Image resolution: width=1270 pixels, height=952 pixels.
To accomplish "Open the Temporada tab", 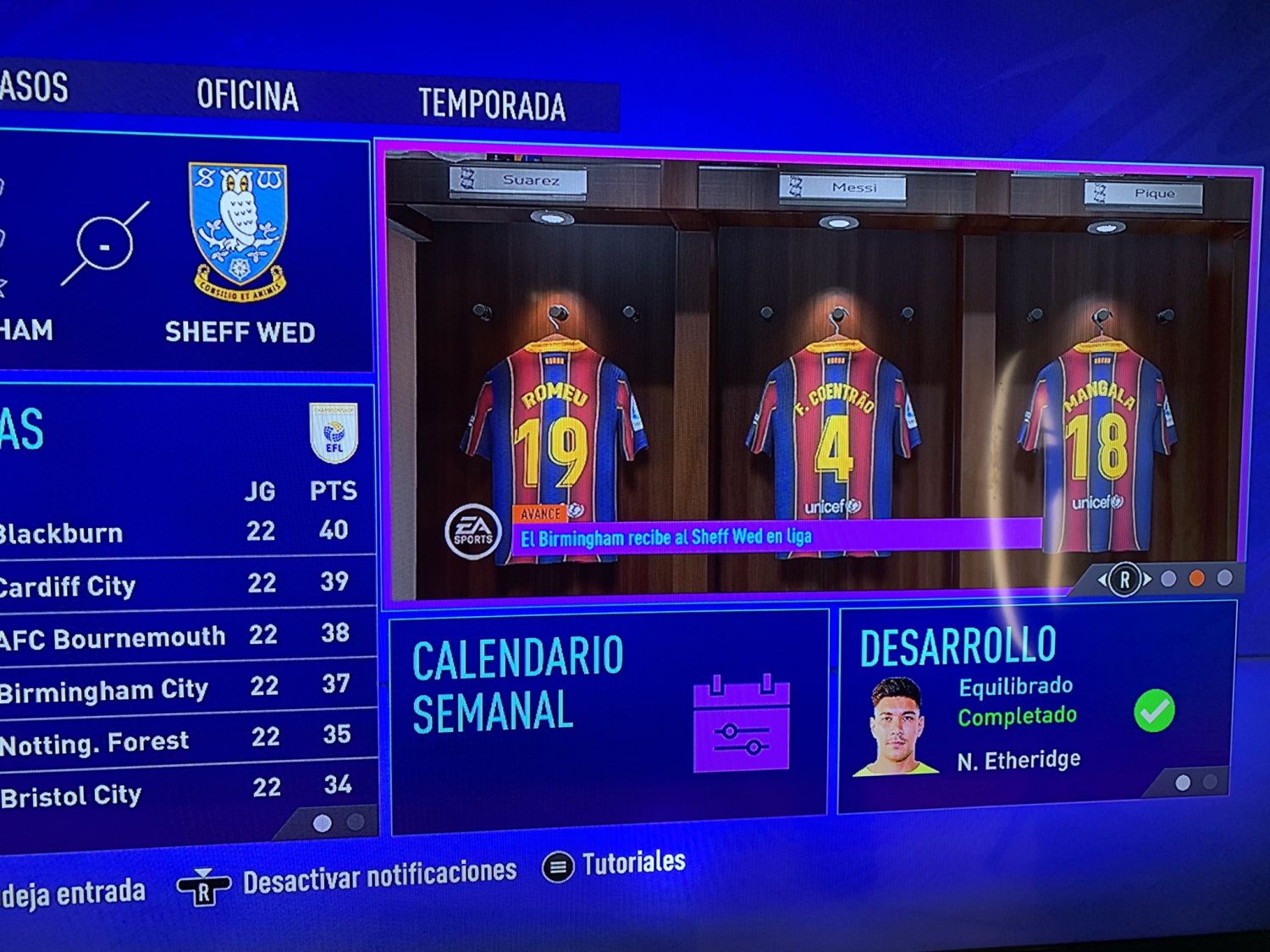I will [491, 105].
